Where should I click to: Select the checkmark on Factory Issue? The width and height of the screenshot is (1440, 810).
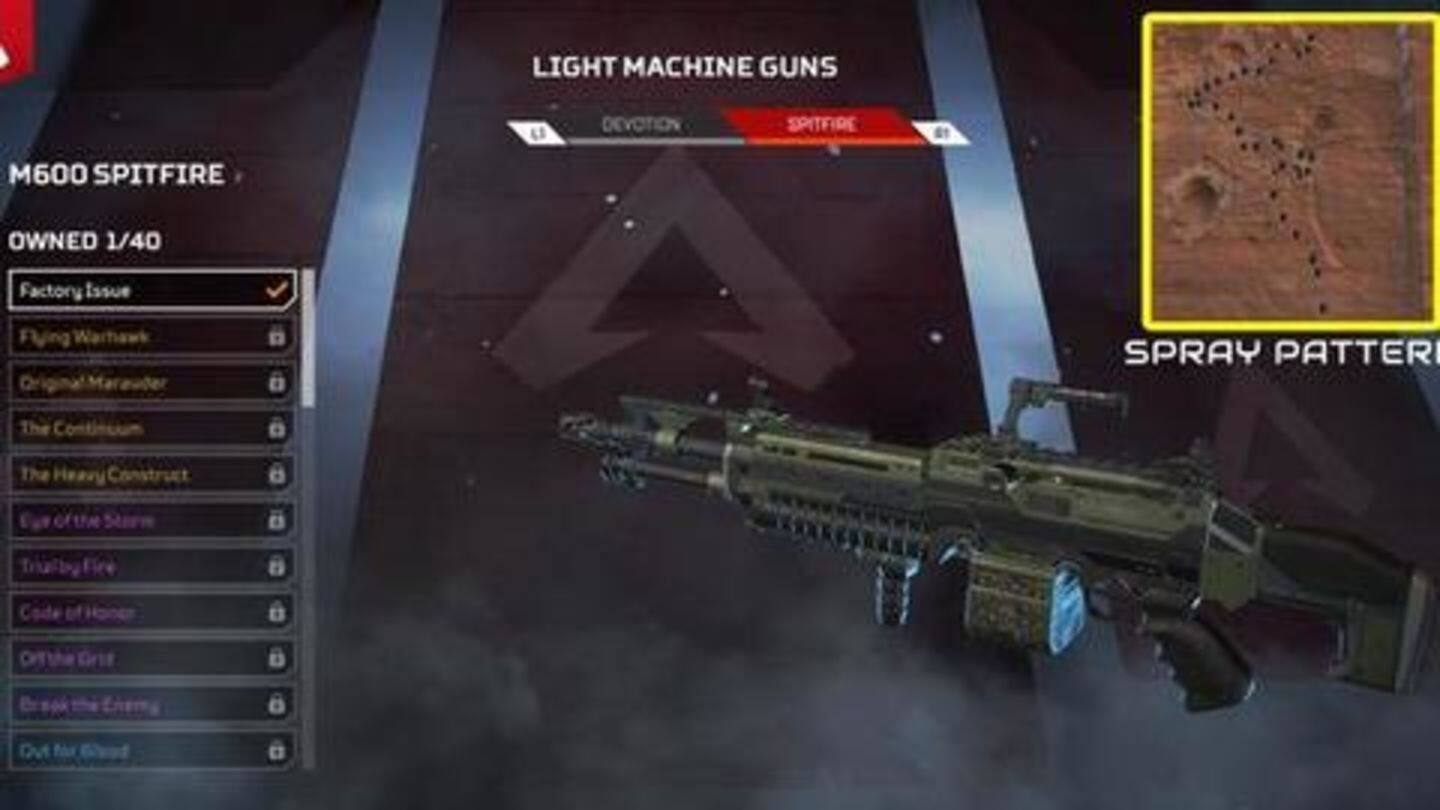[x=276, y=288]
